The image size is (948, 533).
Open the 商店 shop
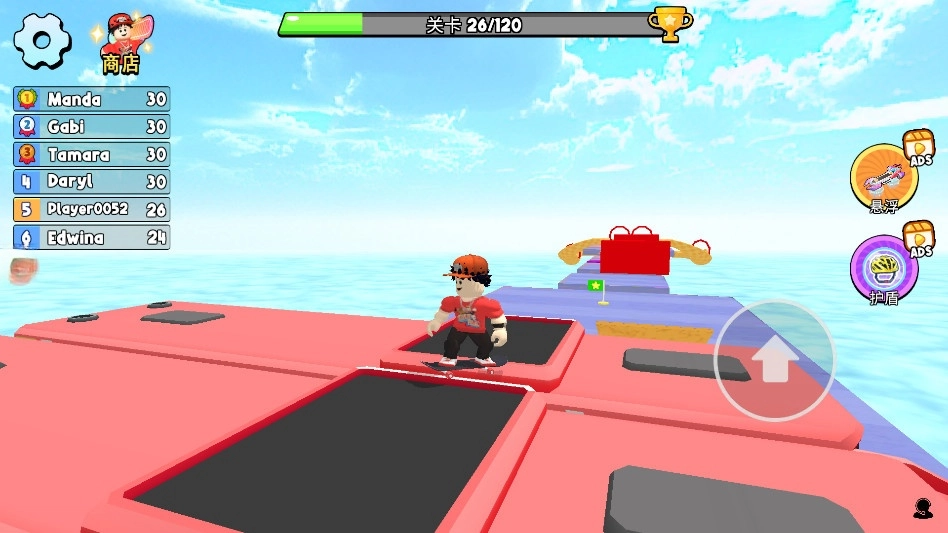coord(121,45)
